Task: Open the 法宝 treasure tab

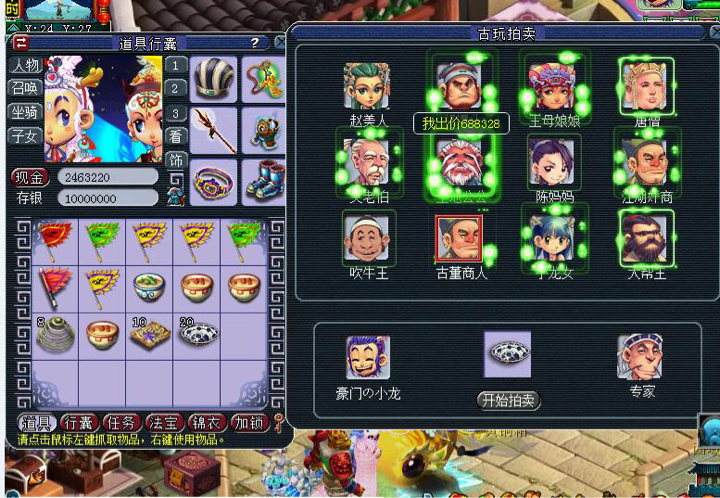Action: pyautogui.click(x=163, y=422)
